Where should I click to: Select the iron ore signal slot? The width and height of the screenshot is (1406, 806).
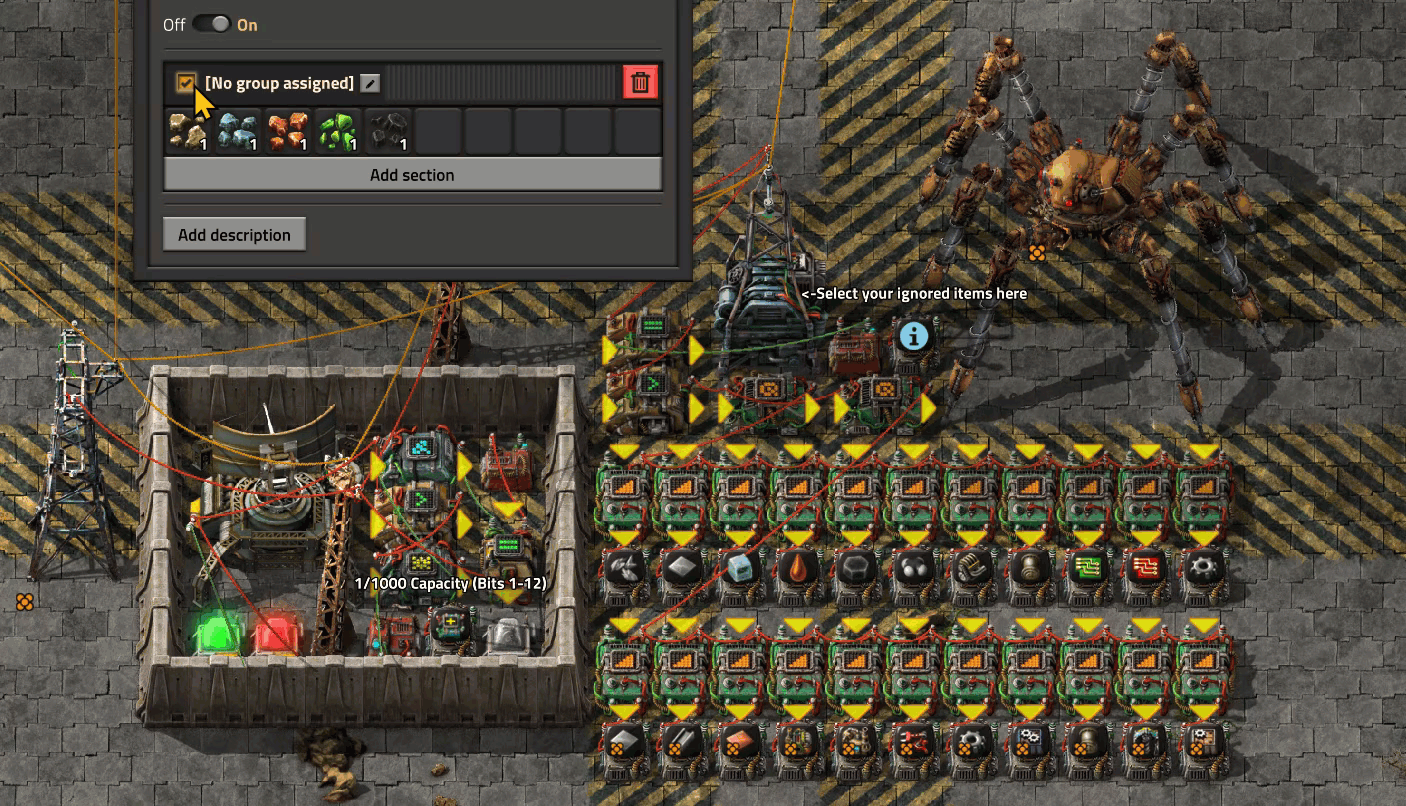pyautogui.click(x=238, y=131)
